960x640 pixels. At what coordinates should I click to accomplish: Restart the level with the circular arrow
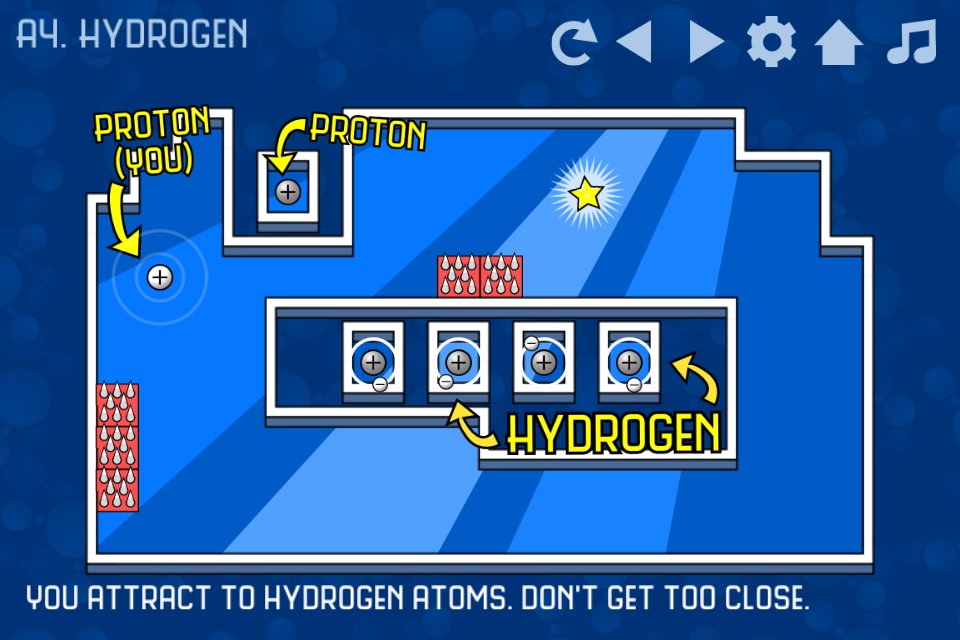(x=574, y=42)
